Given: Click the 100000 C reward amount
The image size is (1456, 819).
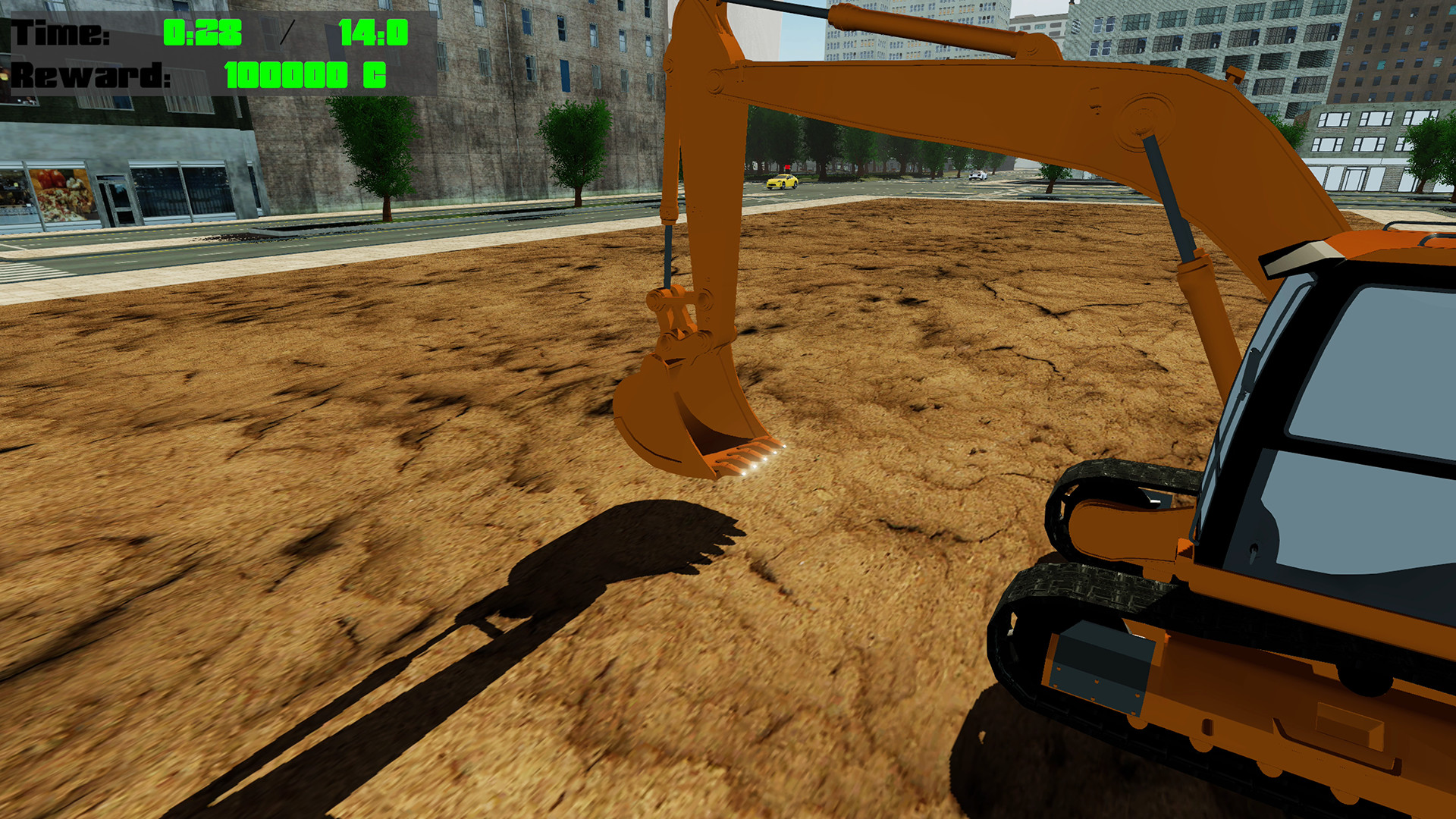Looking at the screenshot, I should click(302, 74).
